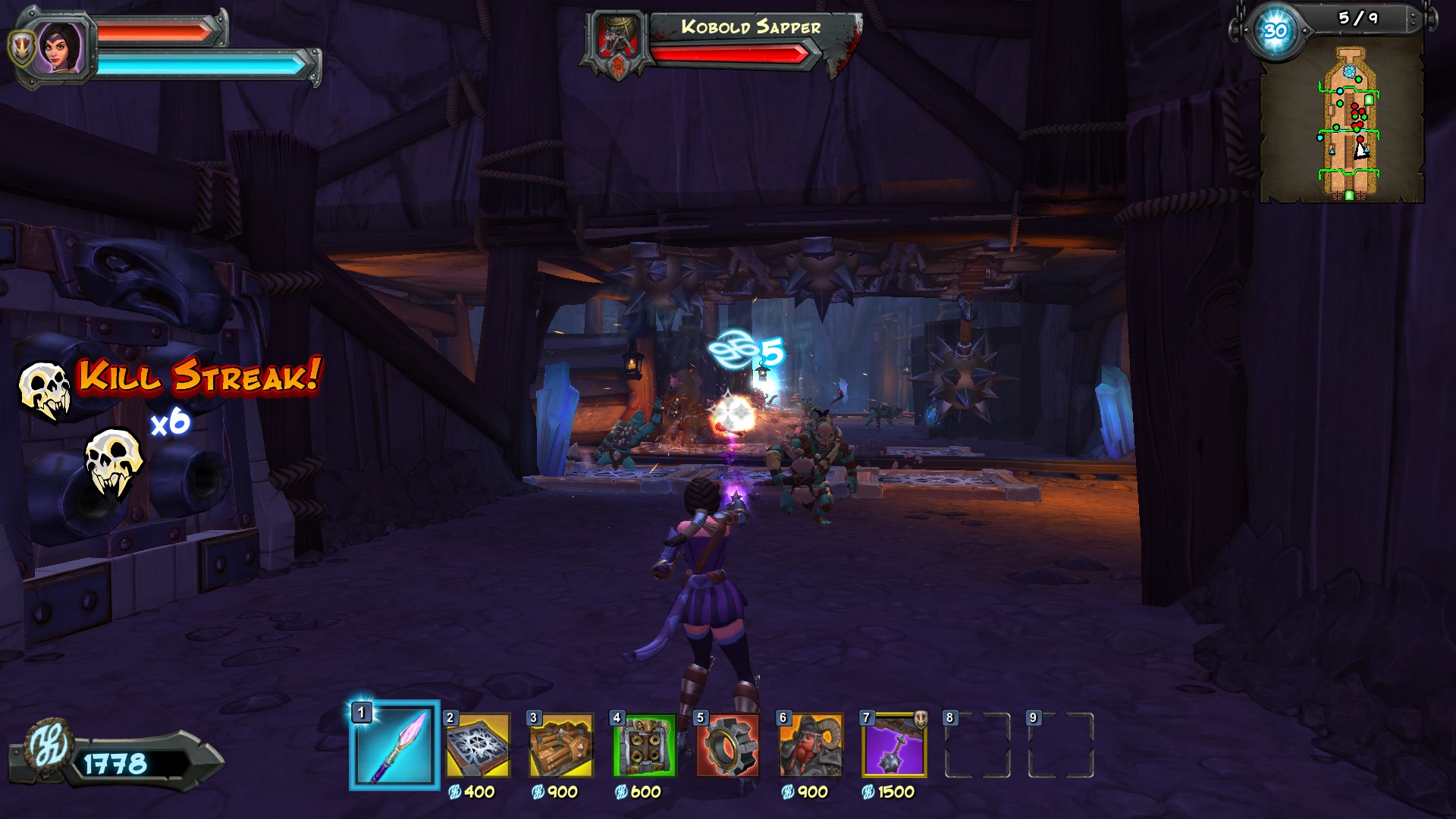This screenshot has width=1456, height=819.
Task: Select the wooden barricade trap slot
Action: [561, 745]
